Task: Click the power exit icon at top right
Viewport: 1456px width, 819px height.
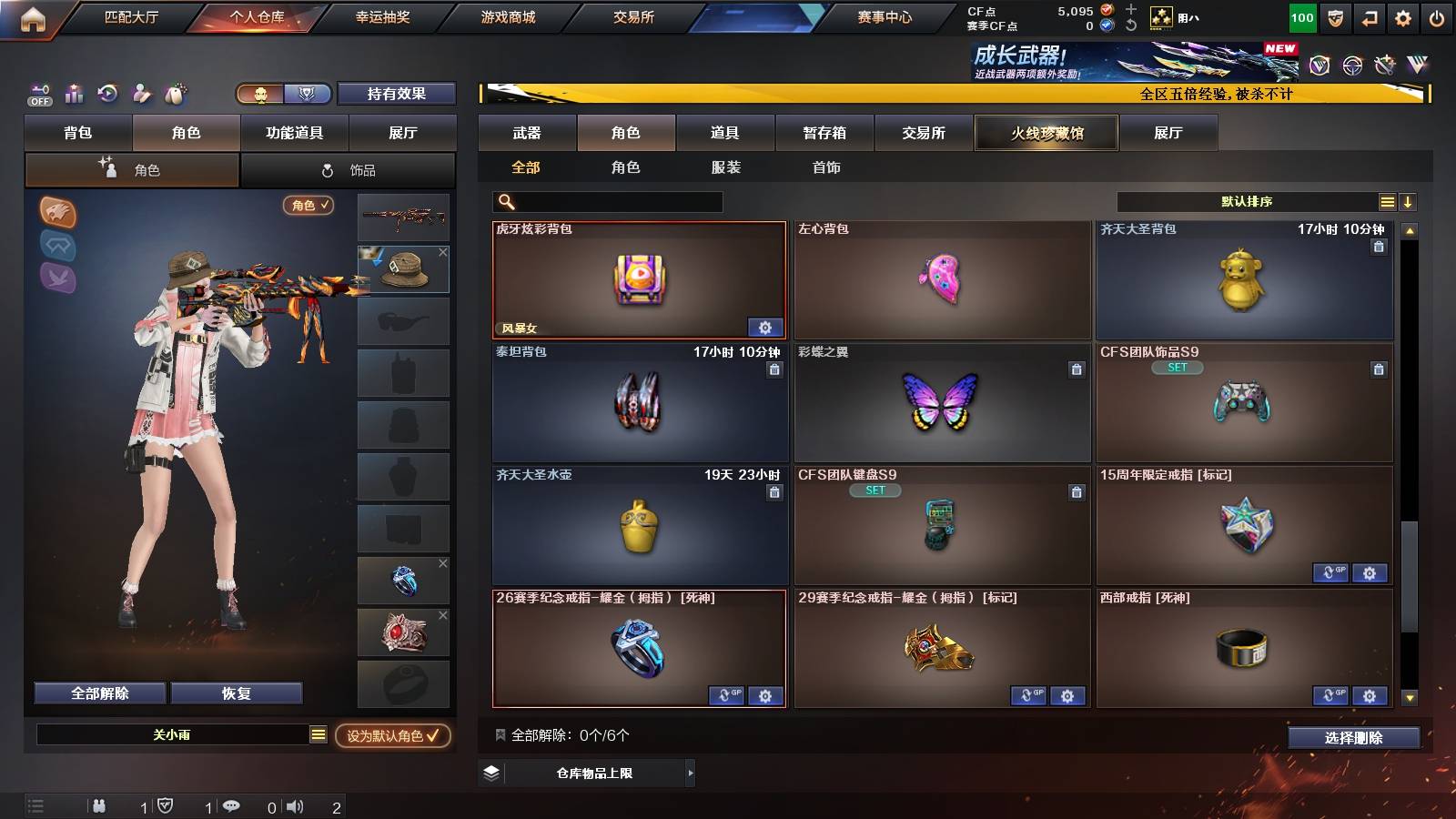Action: 1436,16
